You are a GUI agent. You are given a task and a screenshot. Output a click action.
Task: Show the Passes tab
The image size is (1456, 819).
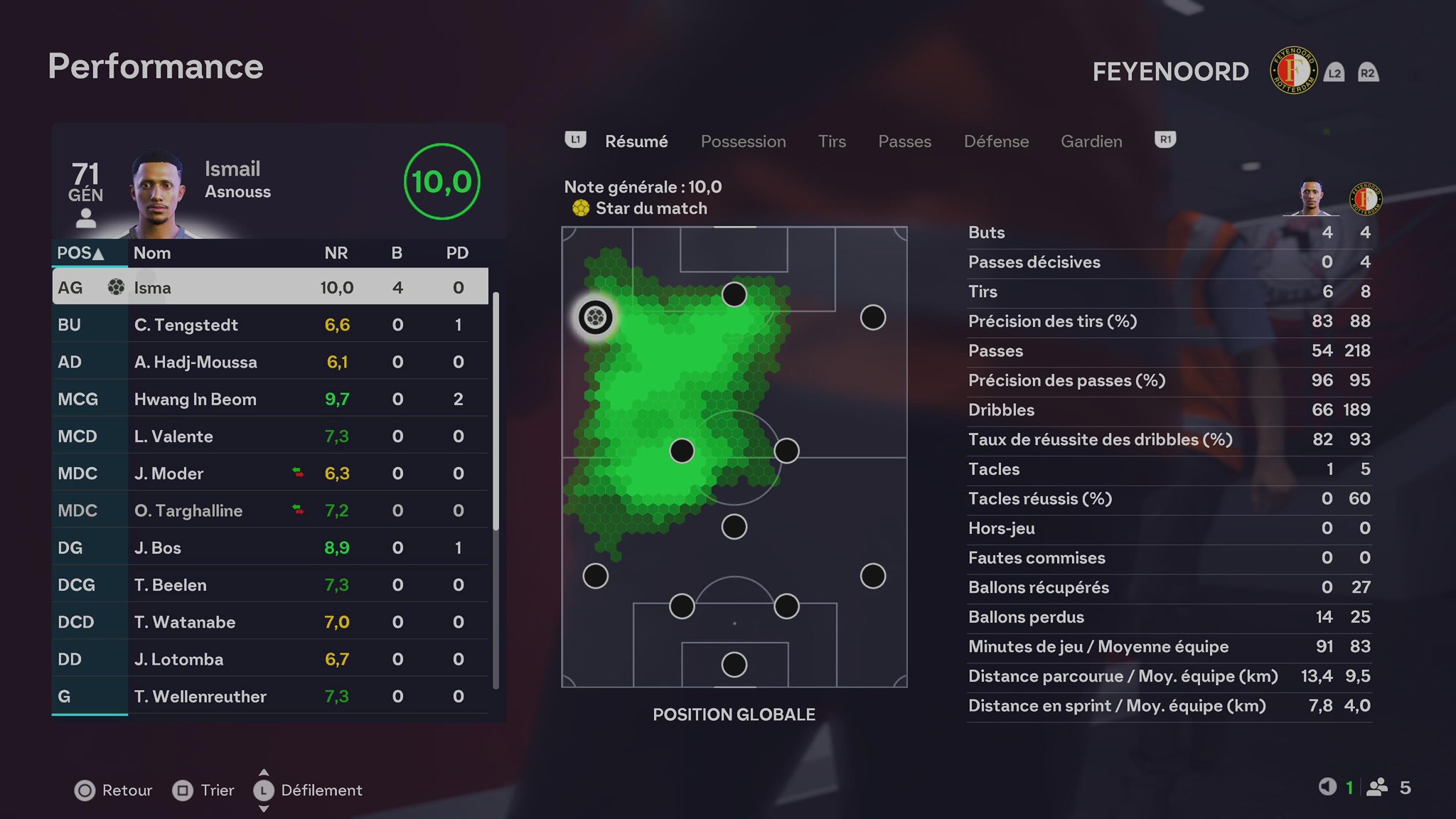904,141
